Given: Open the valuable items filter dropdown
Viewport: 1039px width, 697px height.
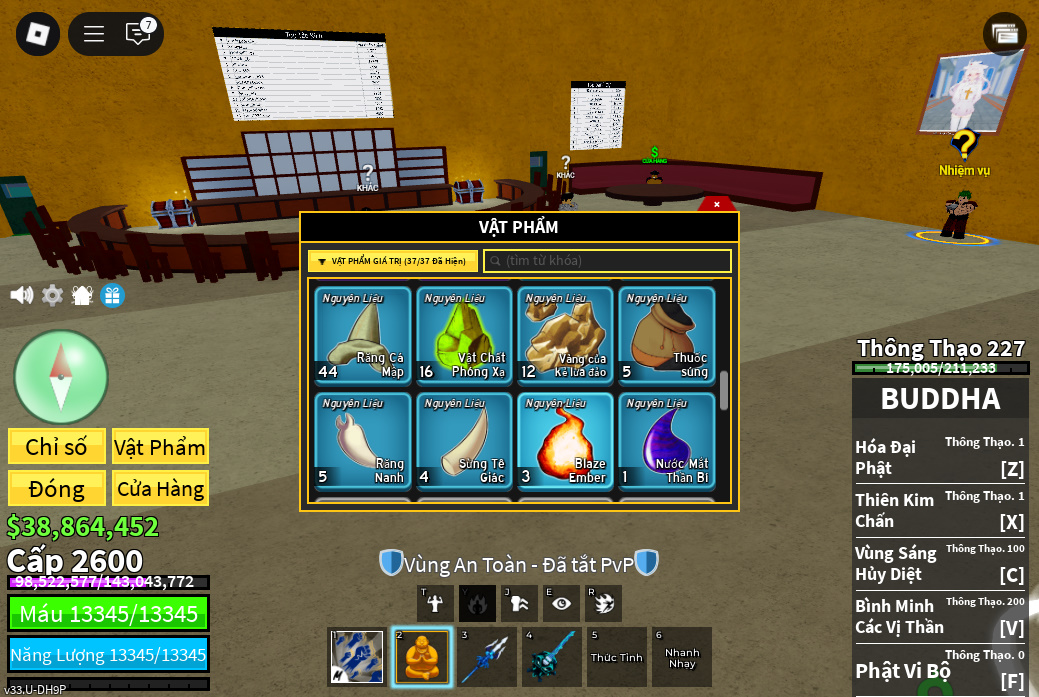Looking at the screenshot, I should click(x=392, y=261).
